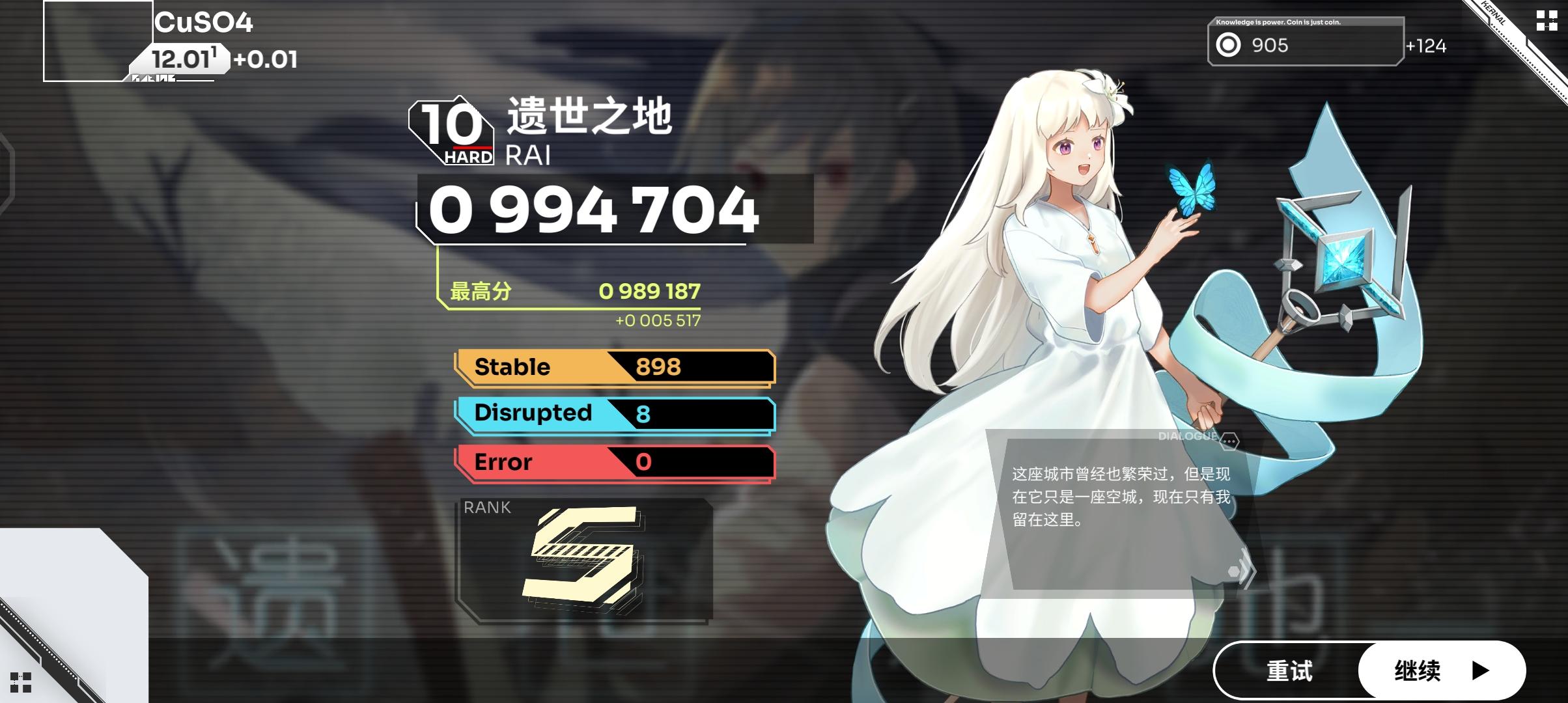
Task: Click the 最高分 best score value
Action: click(651, 292)
